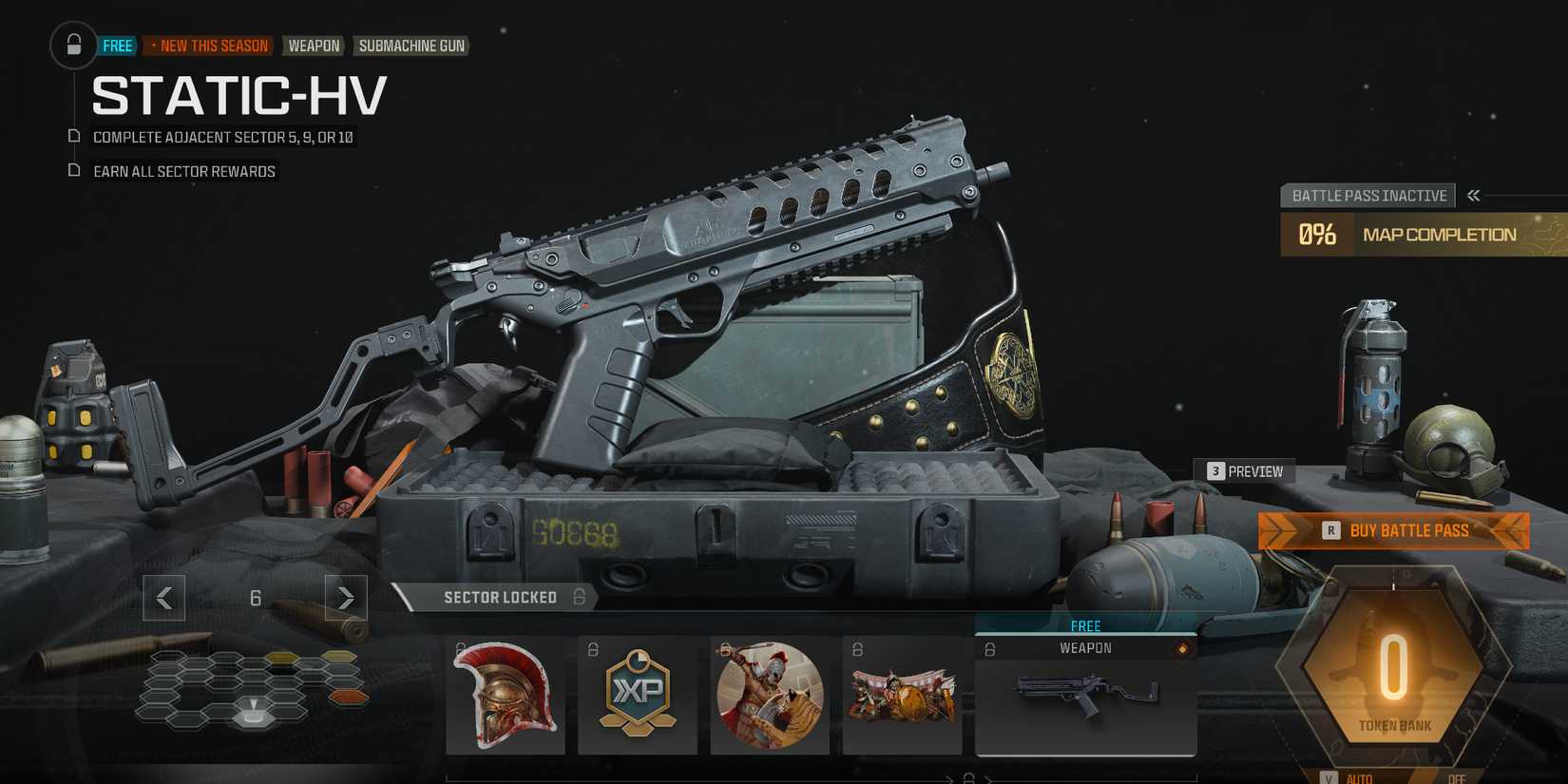Open the NEW THIS SEASON tab
The image size is (1568, 784).
point(208,45)
